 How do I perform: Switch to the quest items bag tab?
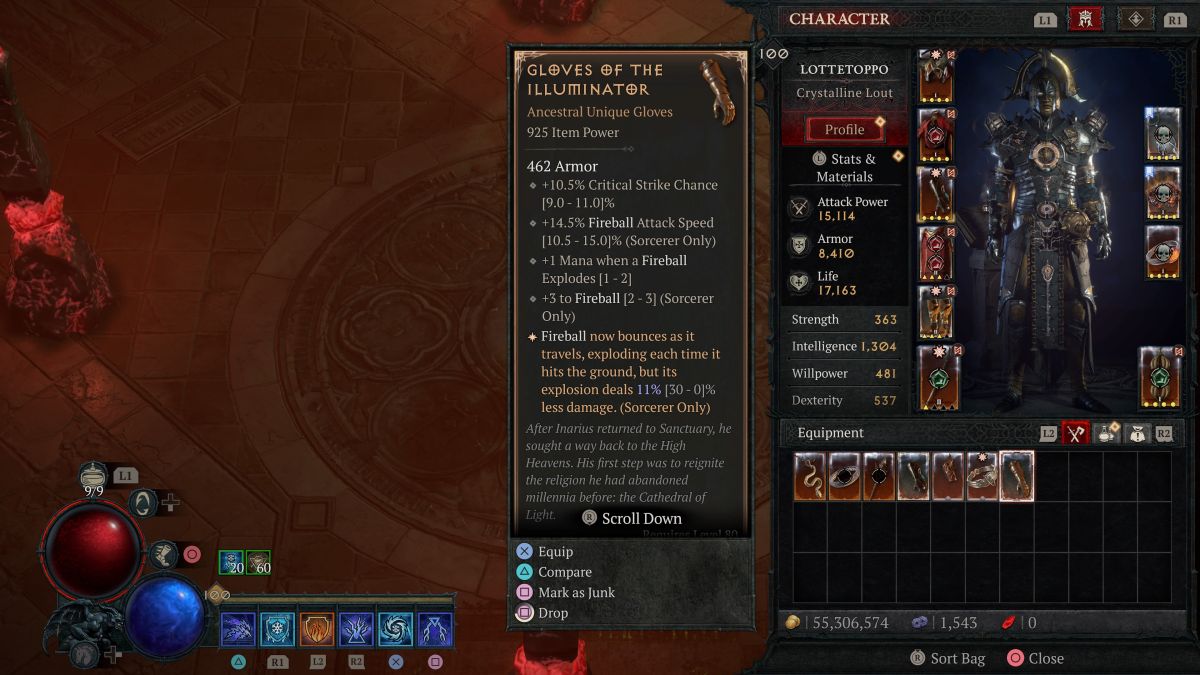[1137, 433]
